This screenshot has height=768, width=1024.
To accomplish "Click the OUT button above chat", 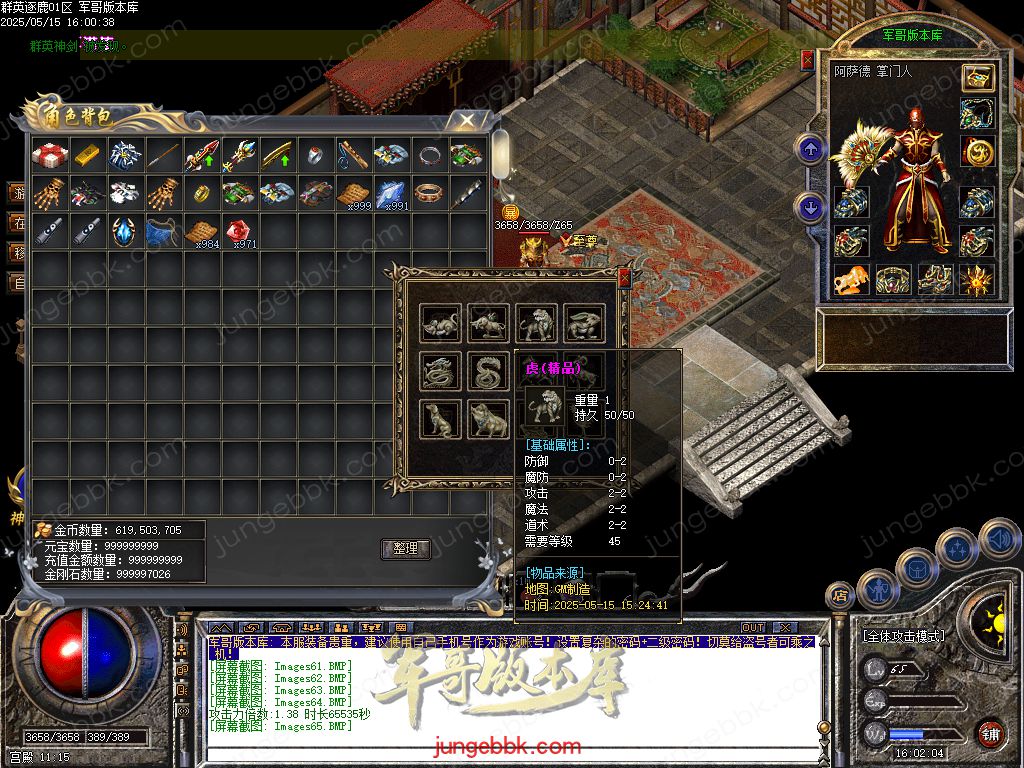I will [752, 628].
